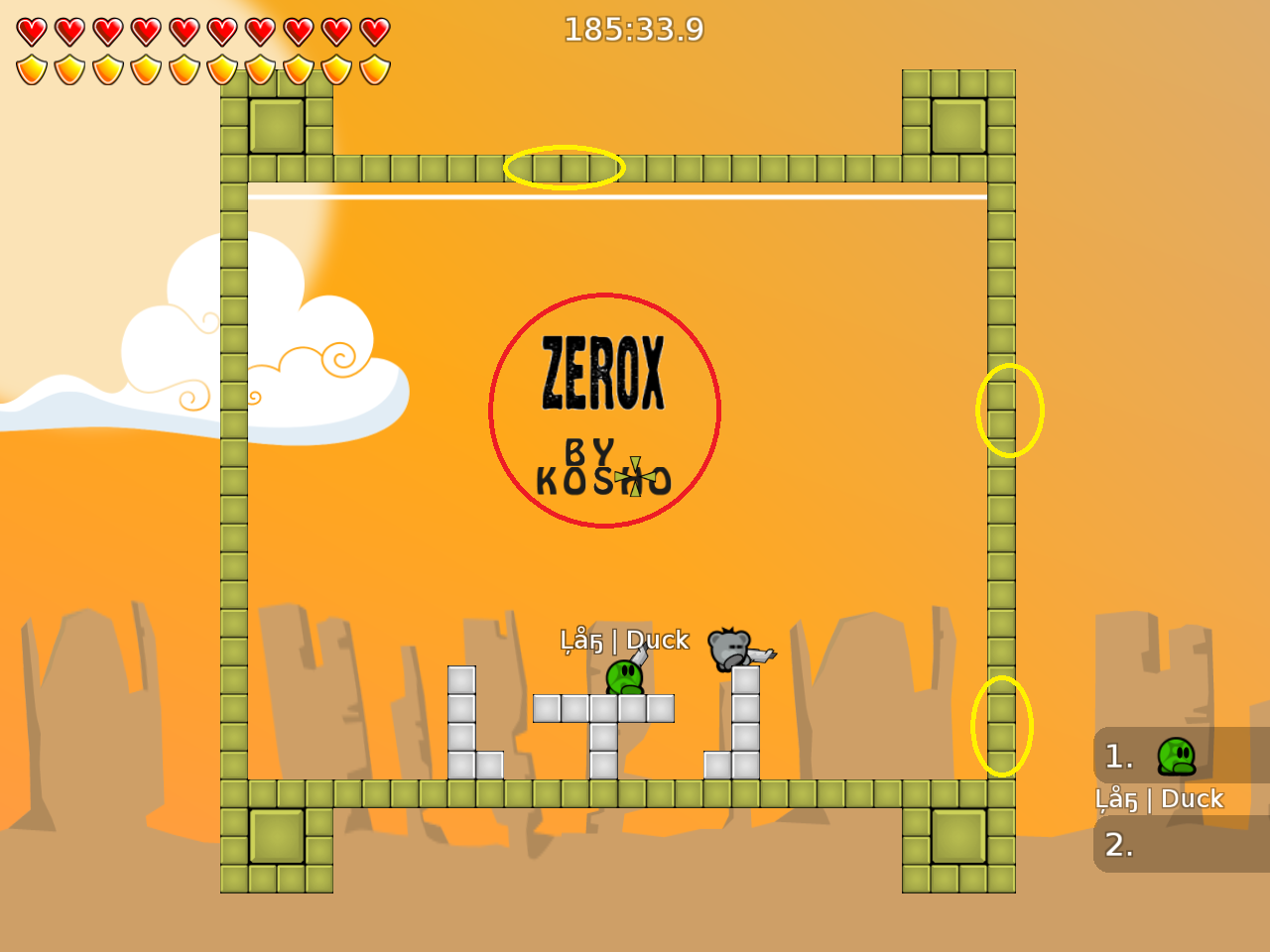The image size is (1270, 952).
Task: Click the timer showing 185:33.9
Action: pos(633,30)
